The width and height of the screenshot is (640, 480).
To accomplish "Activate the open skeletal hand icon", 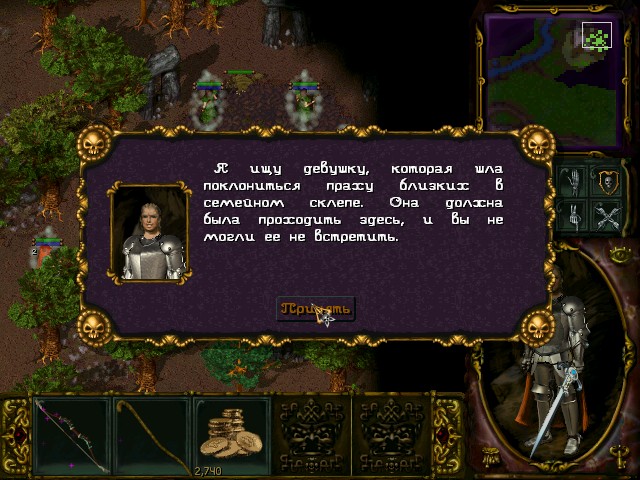I will [x=576, y=182].
